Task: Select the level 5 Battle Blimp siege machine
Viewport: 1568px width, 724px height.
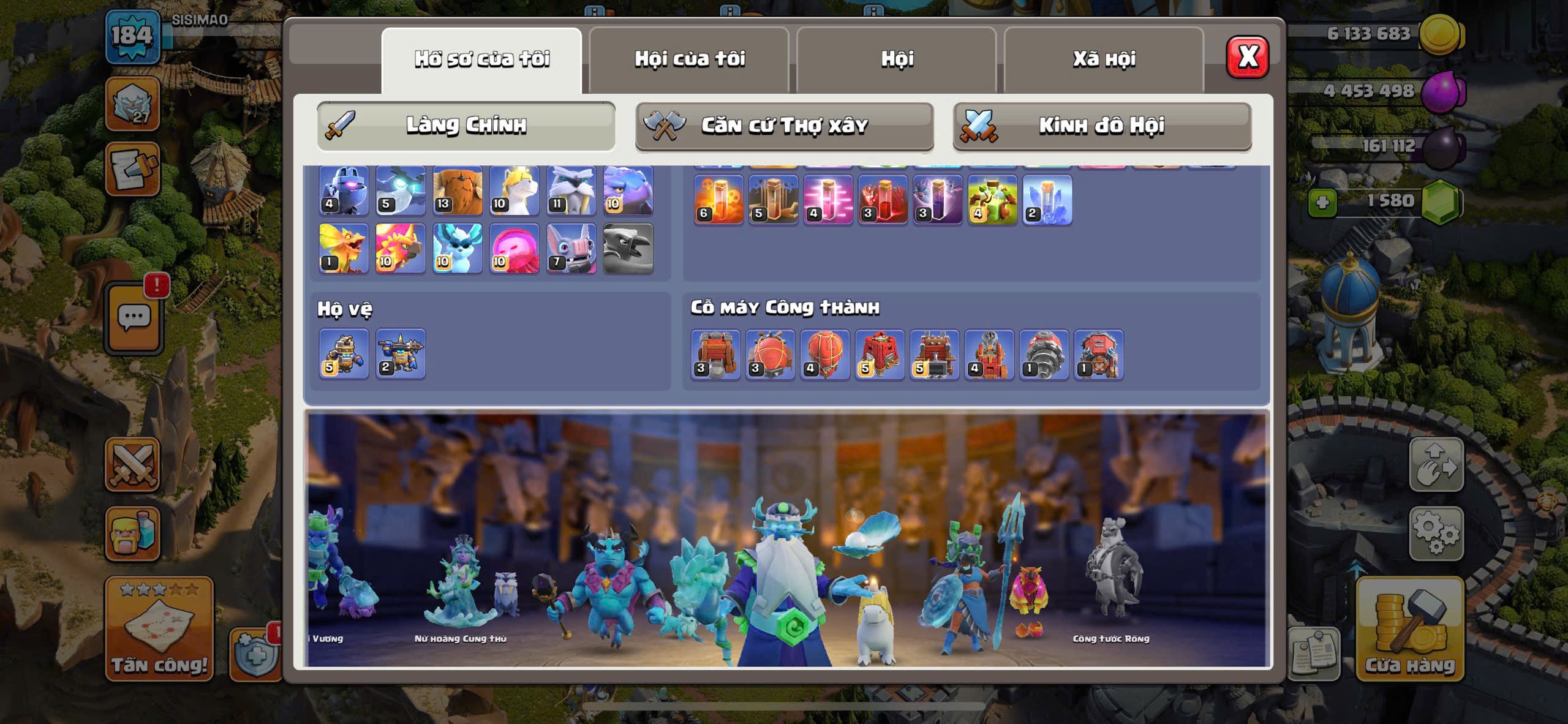Action: (x=880, y=355)
